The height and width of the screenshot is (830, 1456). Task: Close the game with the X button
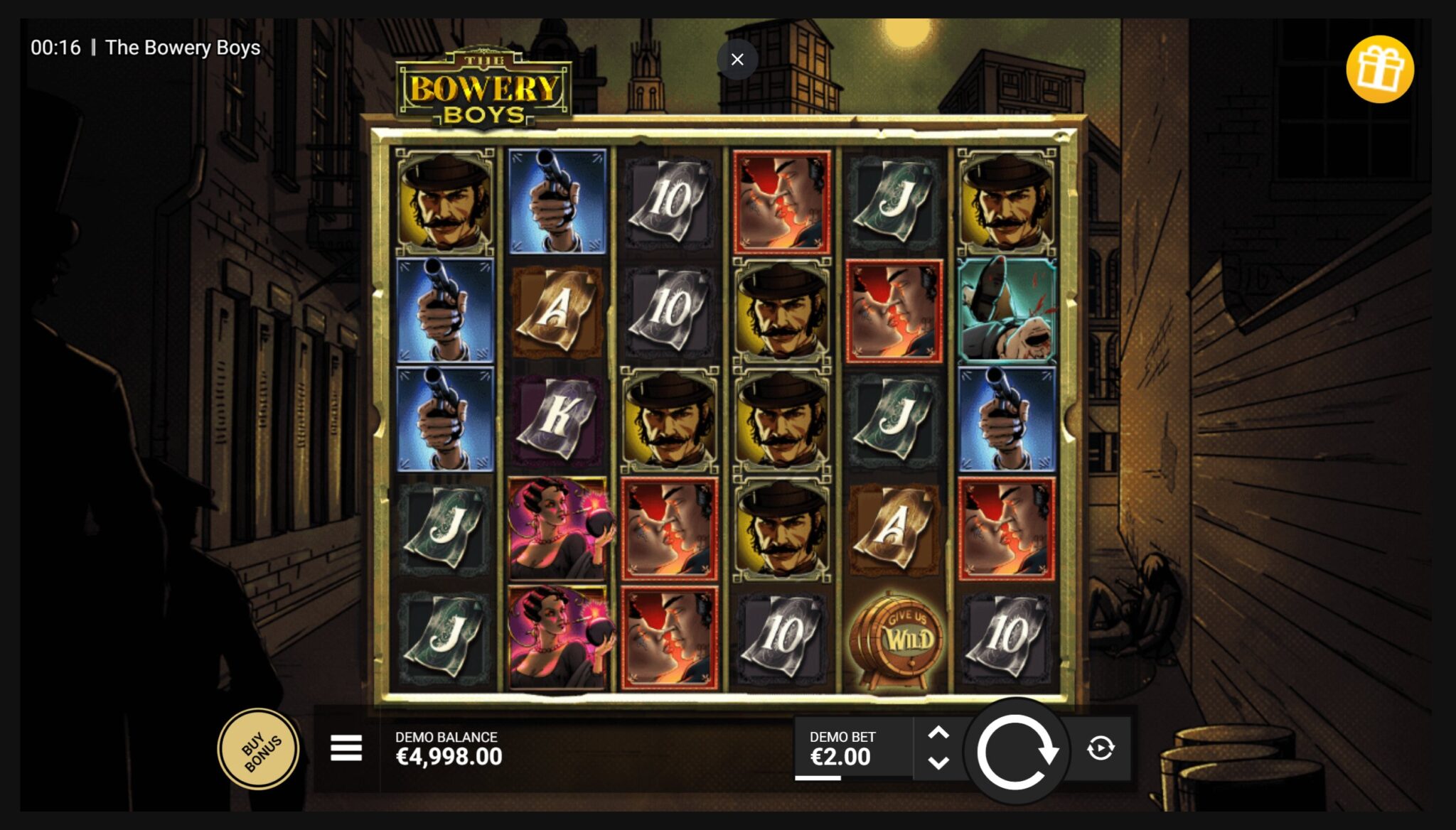737,60
